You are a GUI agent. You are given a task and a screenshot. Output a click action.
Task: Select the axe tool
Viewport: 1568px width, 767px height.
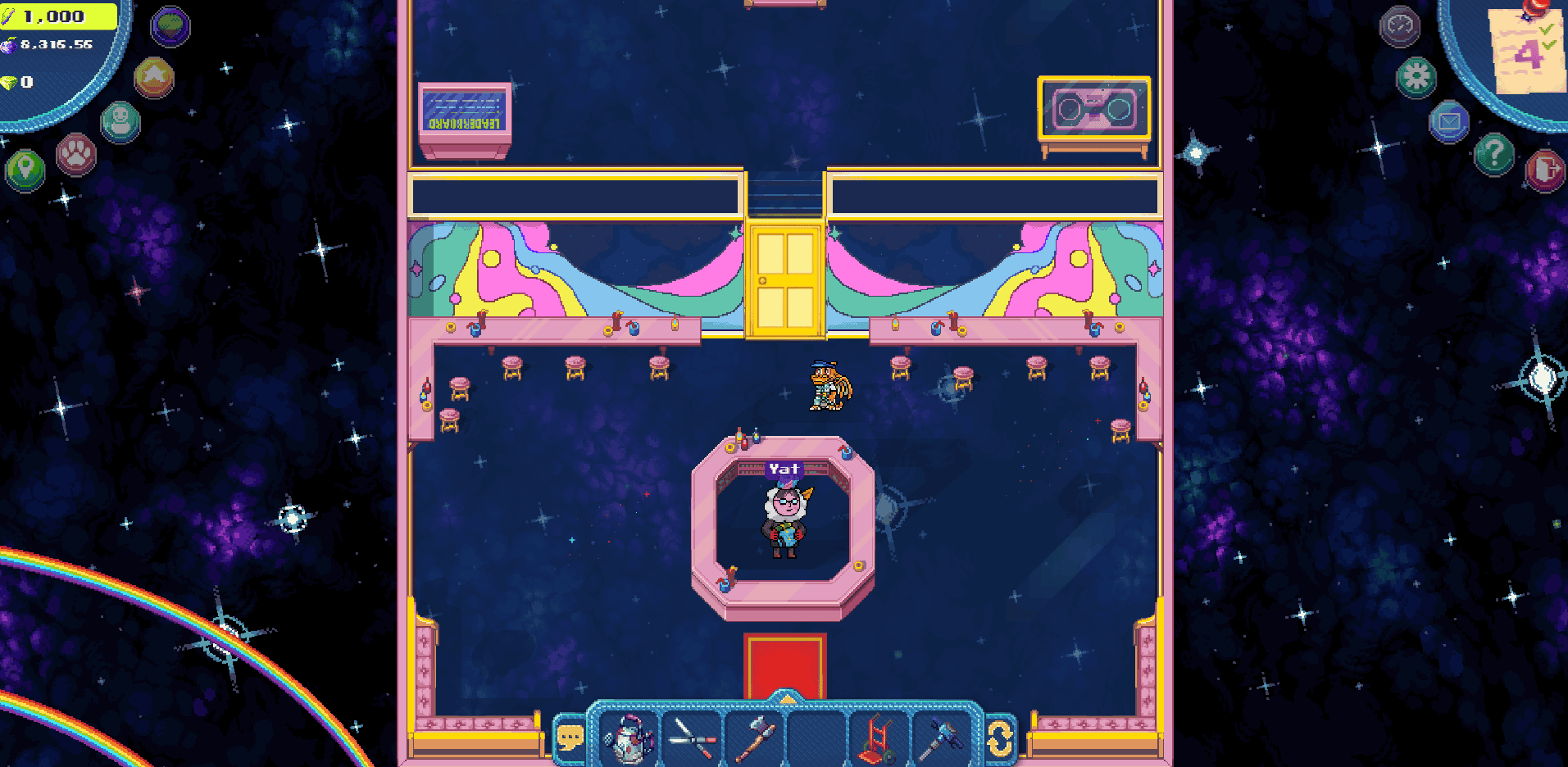tap(754, 737)
